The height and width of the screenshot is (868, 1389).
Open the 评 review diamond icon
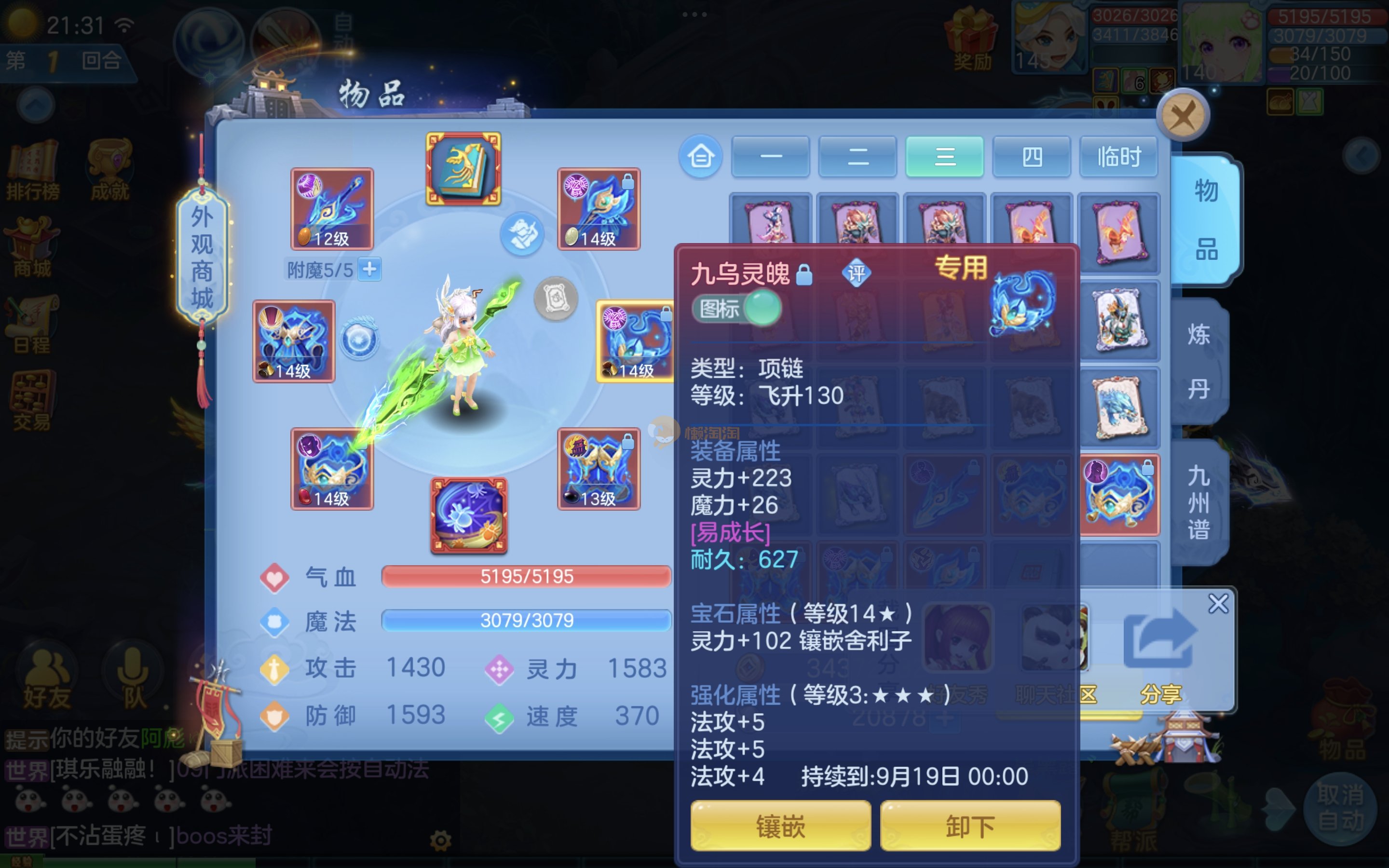[856, 274]
